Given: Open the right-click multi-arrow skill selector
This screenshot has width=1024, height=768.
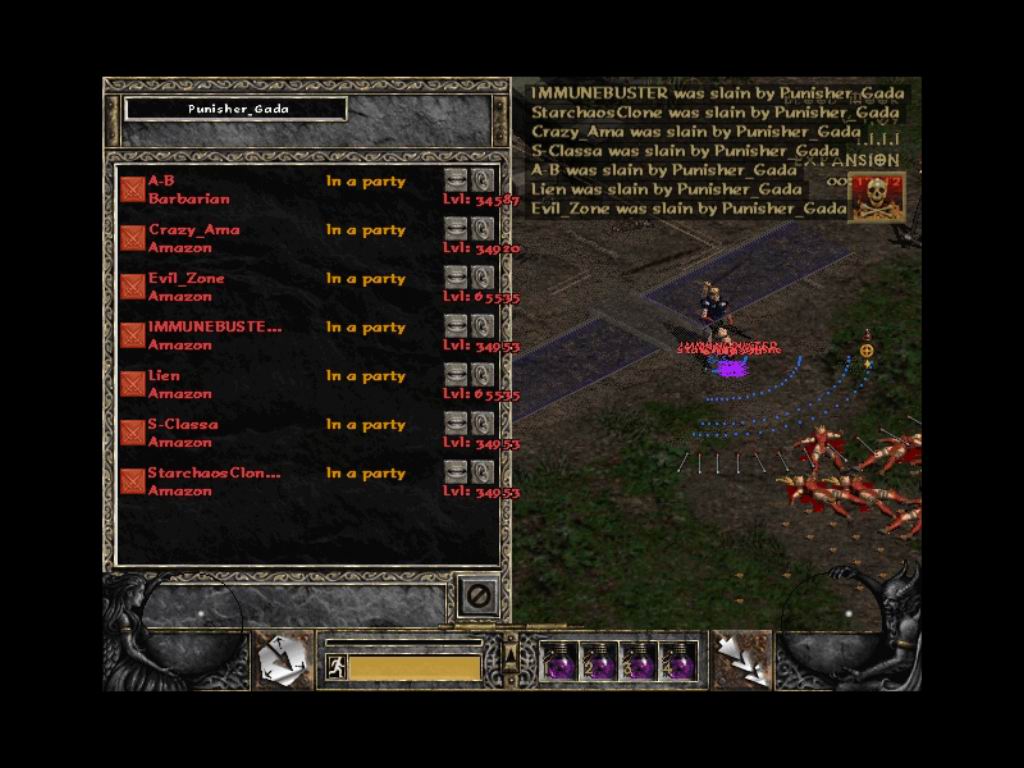Looking at the screenshot, I should pyautogui.click(x=741, y=660).
